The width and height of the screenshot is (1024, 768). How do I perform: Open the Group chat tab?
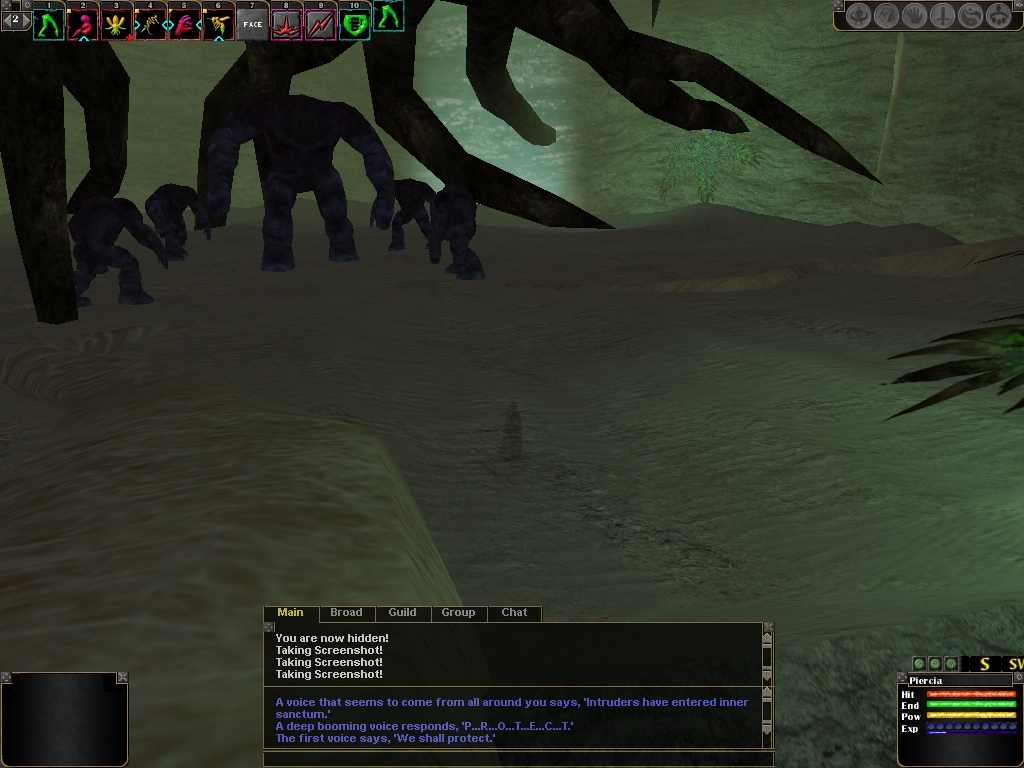(x=458, y=612)
